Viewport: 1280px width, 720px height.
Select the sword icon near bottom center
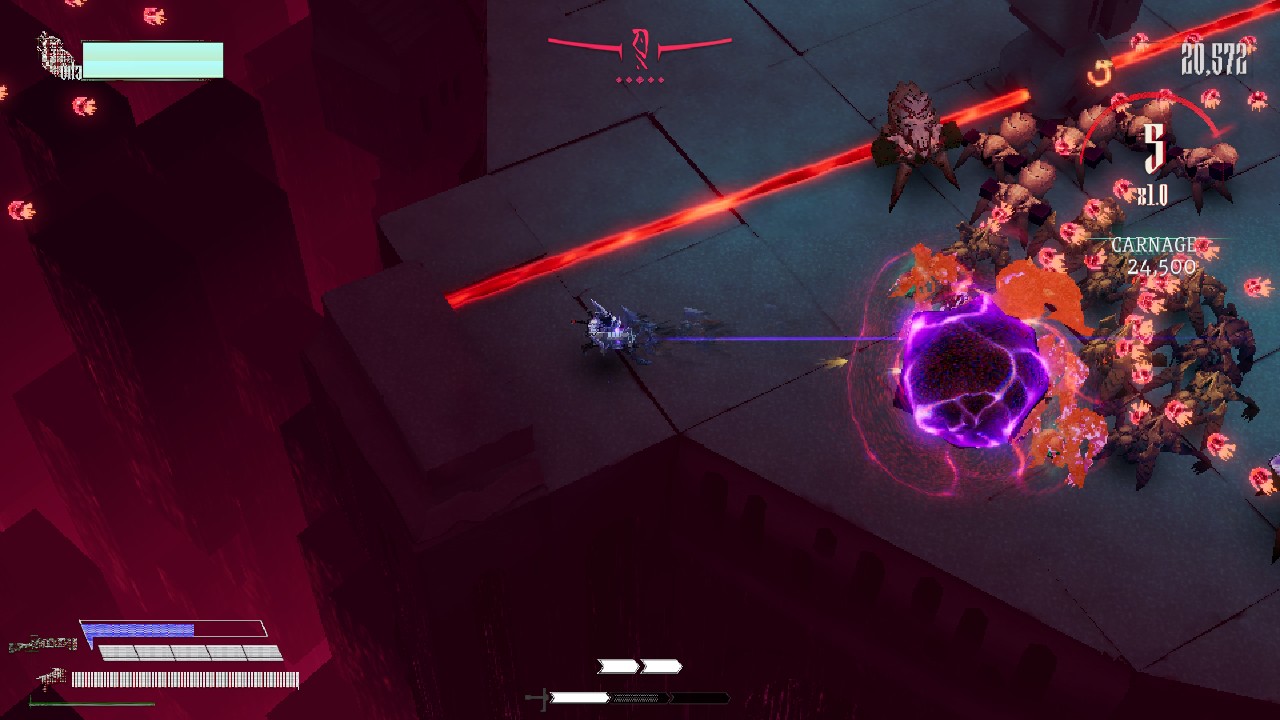[540, 697]
